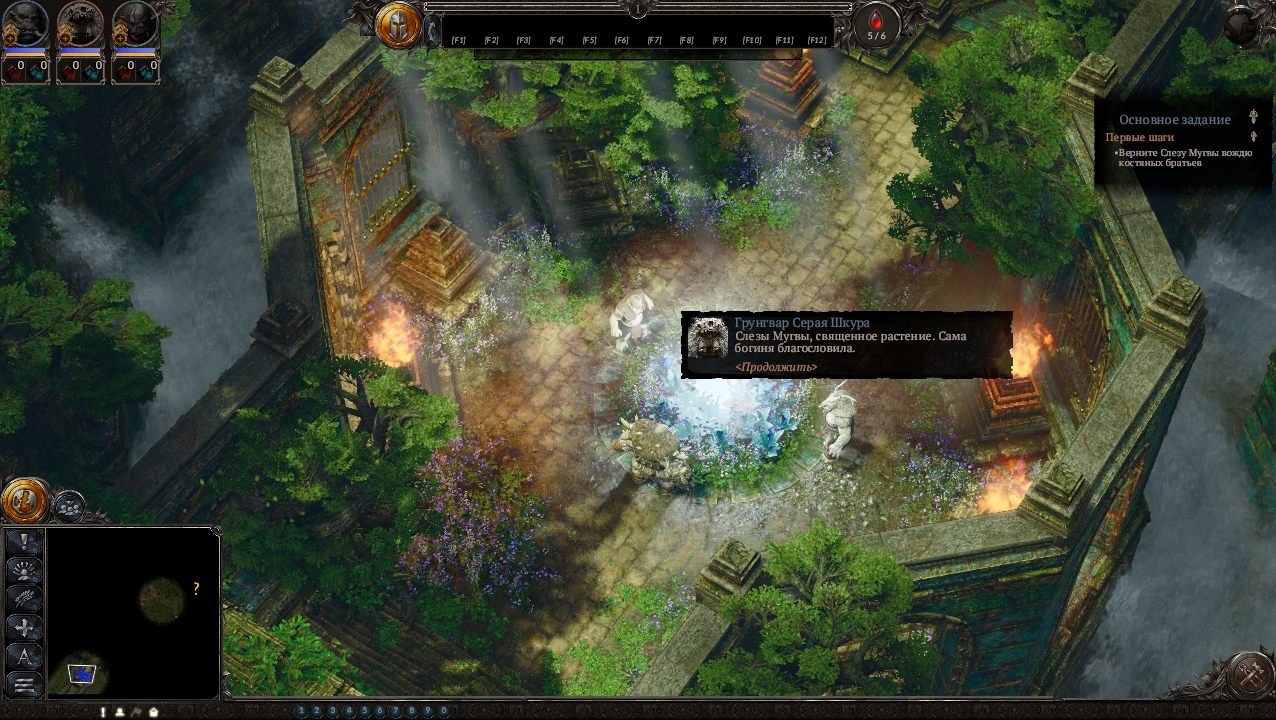1276x720 pixels.
Task: Select the first hero portrait
Action: pos(26,24)
